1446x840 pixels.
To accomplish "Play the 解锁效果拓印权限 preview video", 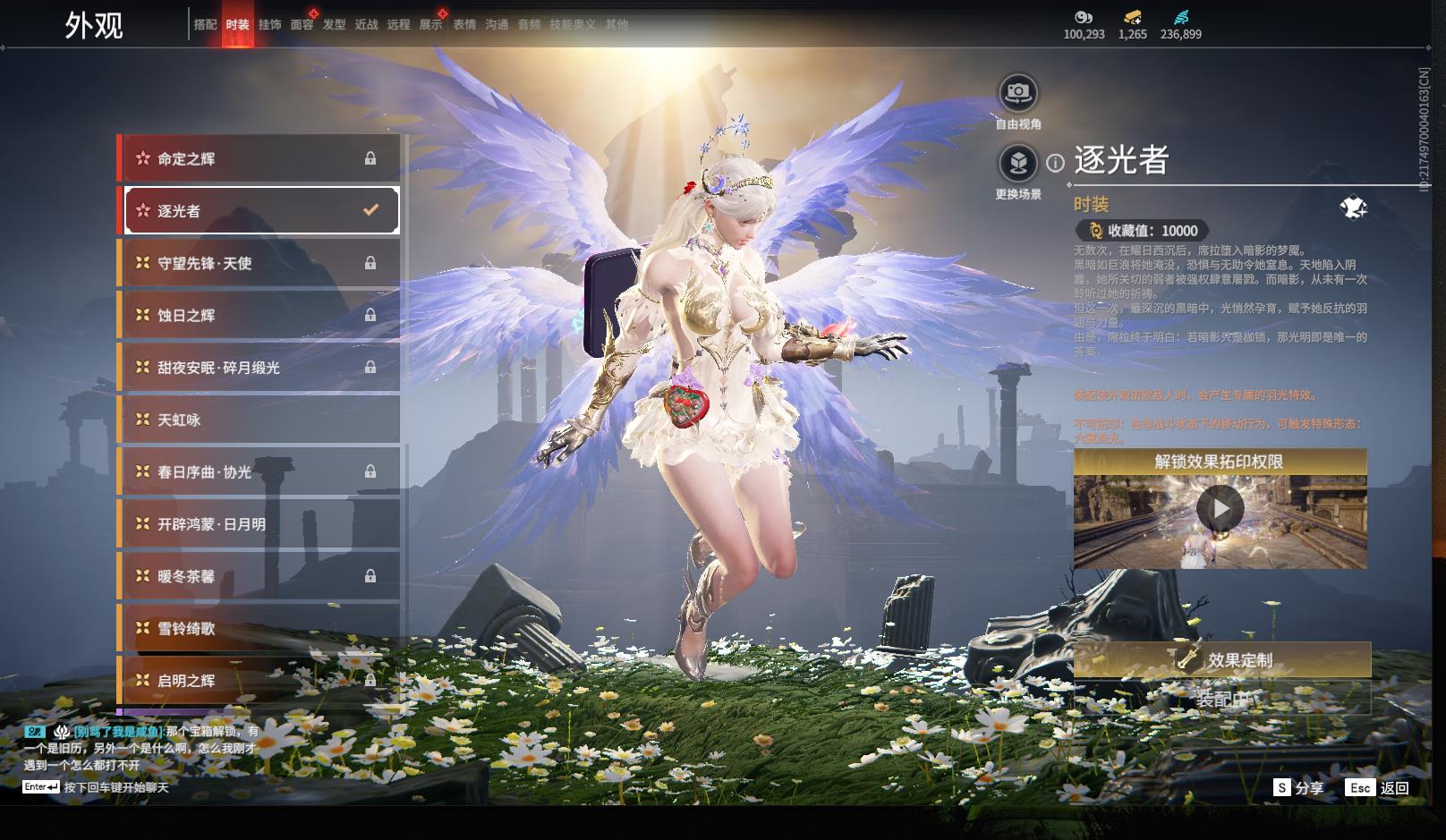I will click(x=1220, y=509).
